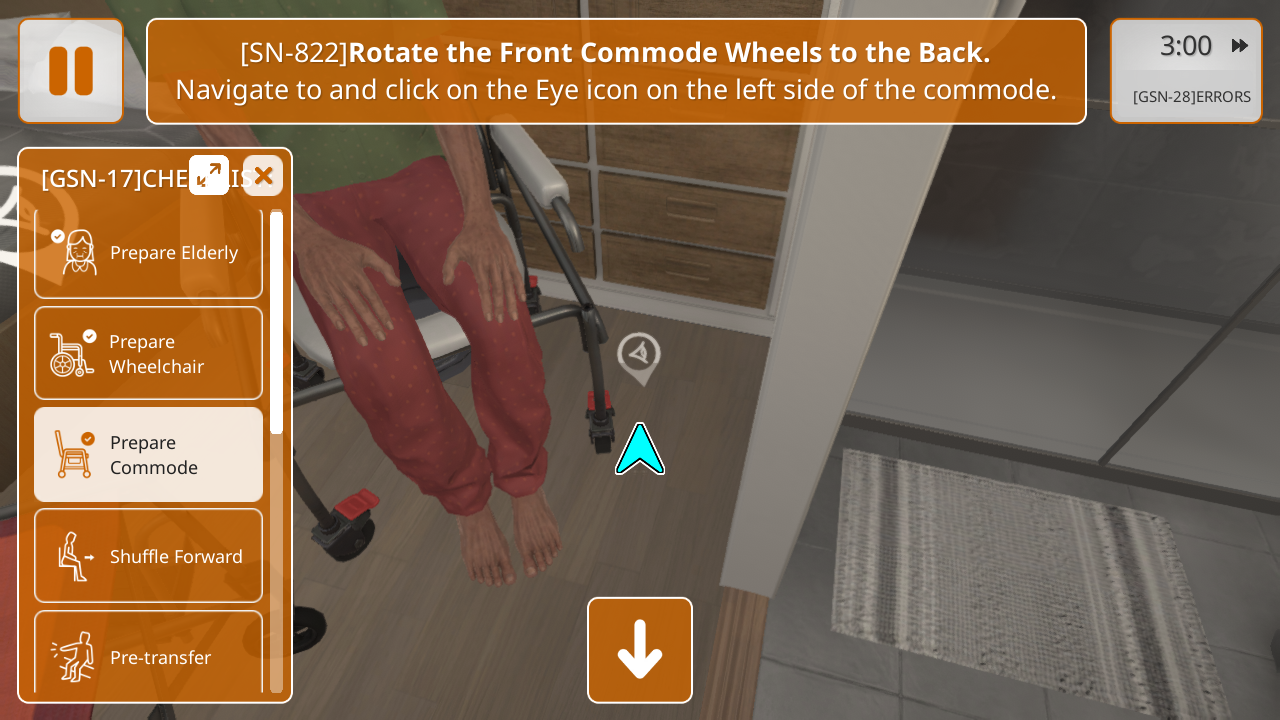Viewport: 1280px width, 720px height.
Task: Click the navigation waypoint marker
Action: pos(639,356)
